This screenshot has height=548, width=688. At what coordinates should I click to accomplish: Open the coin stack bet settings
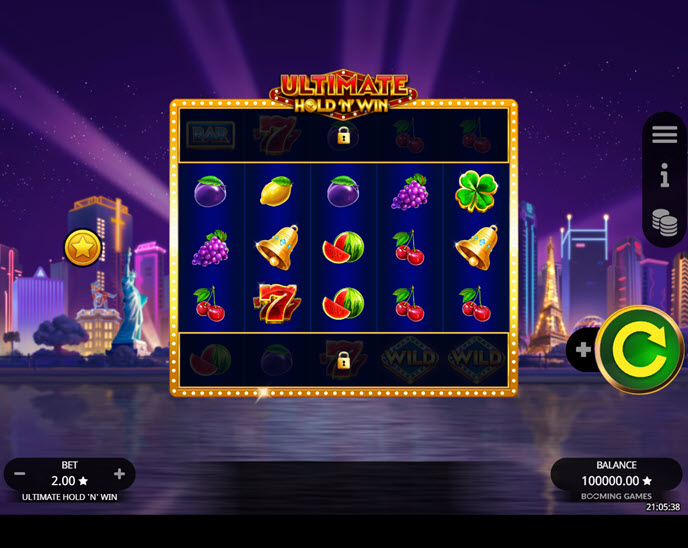pyautogui.click(x=665, y=222)
